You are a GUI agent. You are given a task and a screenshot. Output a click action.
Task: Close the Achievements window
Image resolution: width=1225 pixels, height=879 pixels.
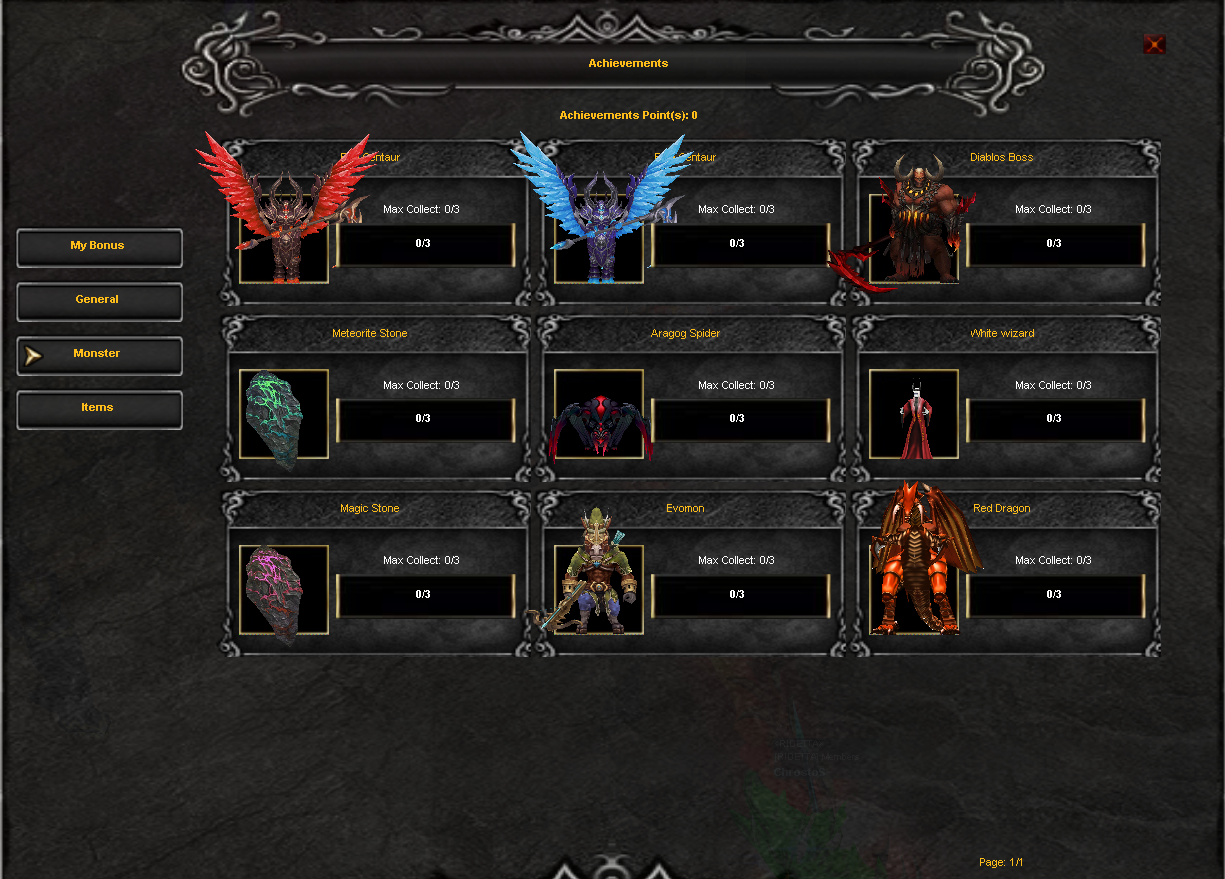(1154, 44)
